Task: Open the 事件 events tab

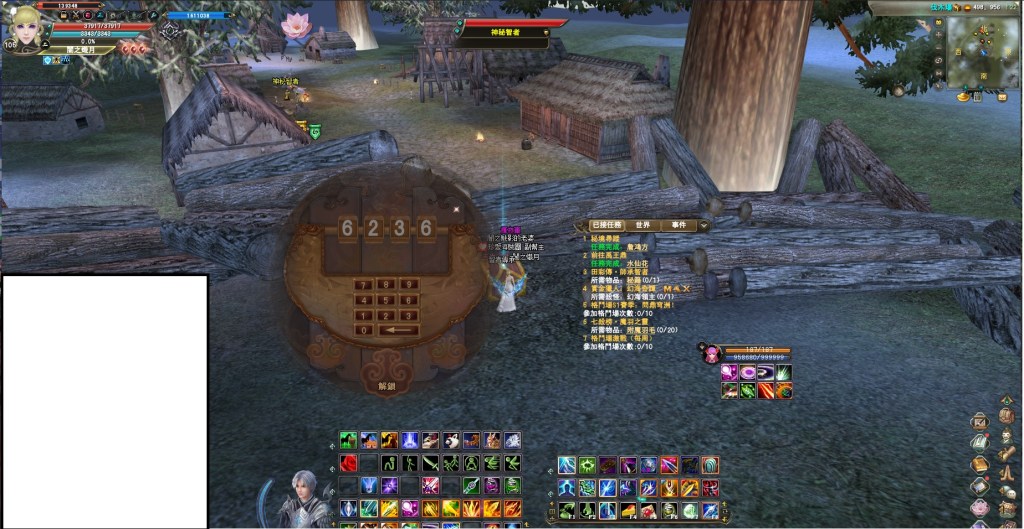Action: click(679, 225)
